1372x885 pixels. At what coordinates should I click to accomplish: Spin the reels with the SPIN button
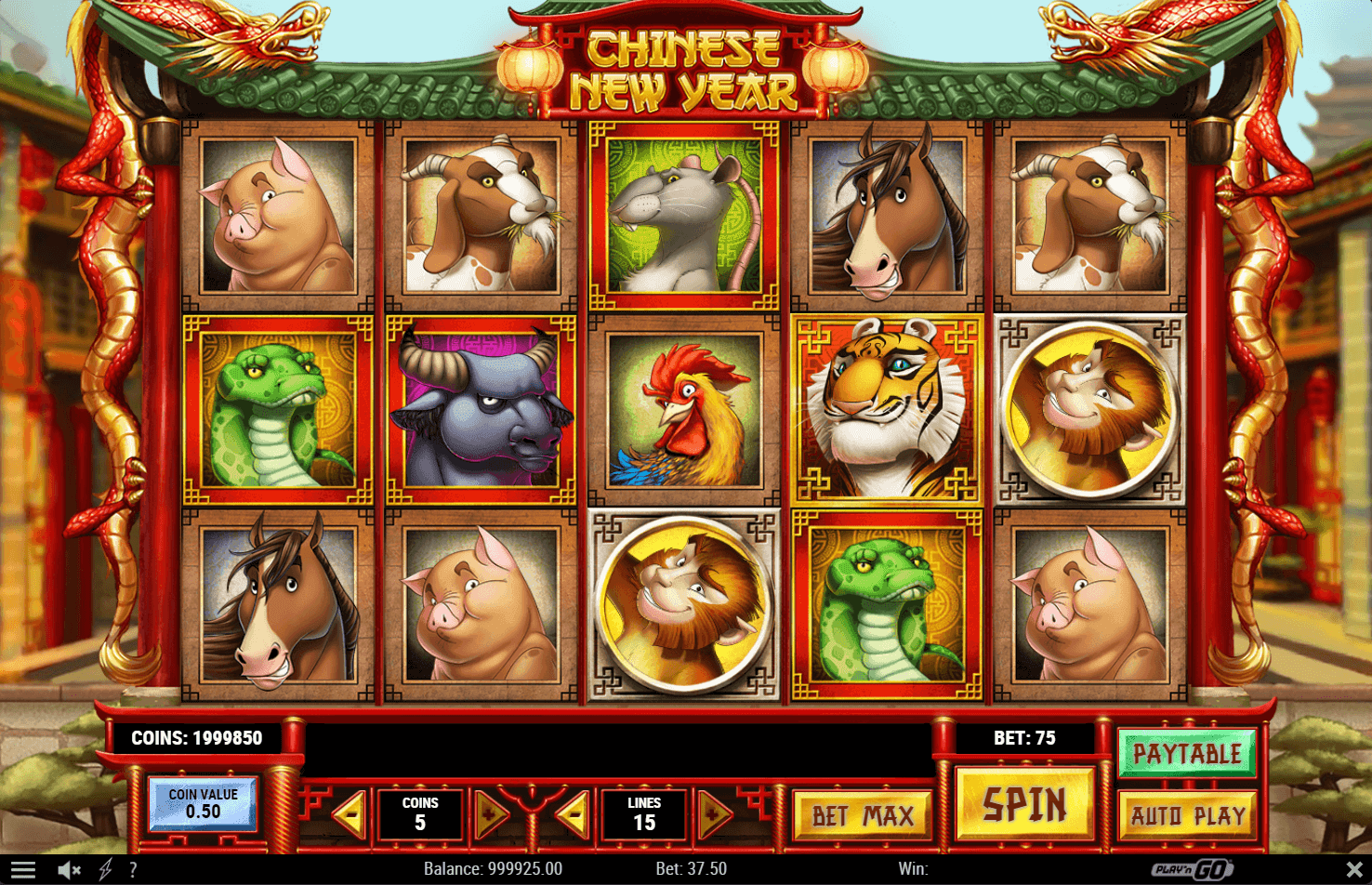coord(1024,805)
